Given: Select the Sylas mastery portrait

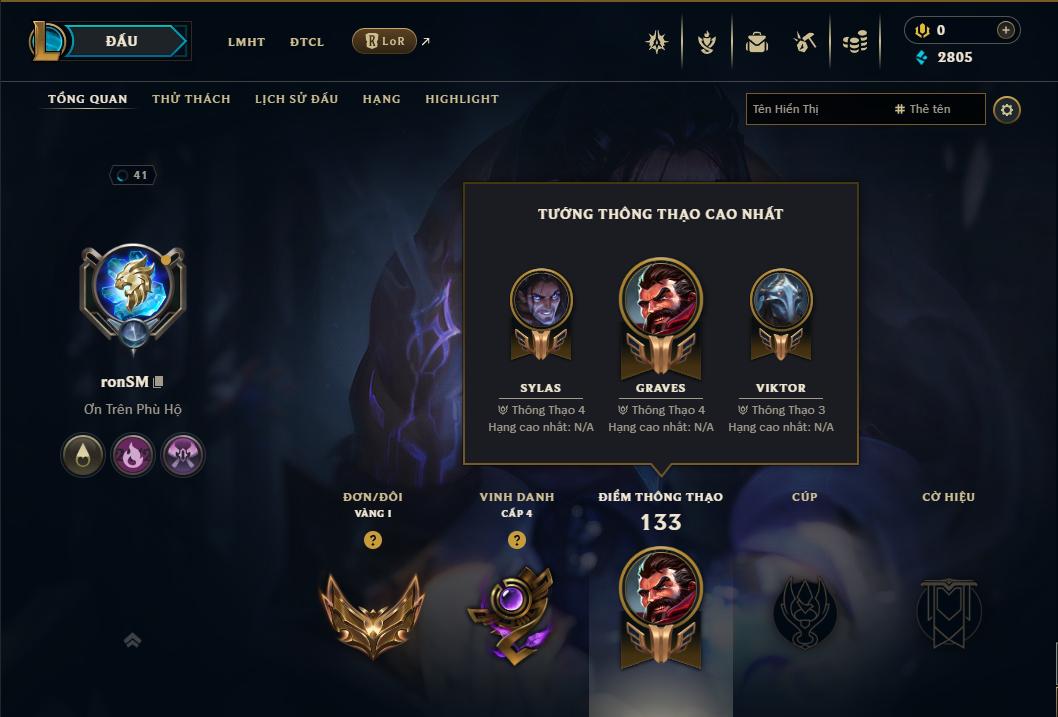Looking at the screenshot, I should (x=541, y=300).
